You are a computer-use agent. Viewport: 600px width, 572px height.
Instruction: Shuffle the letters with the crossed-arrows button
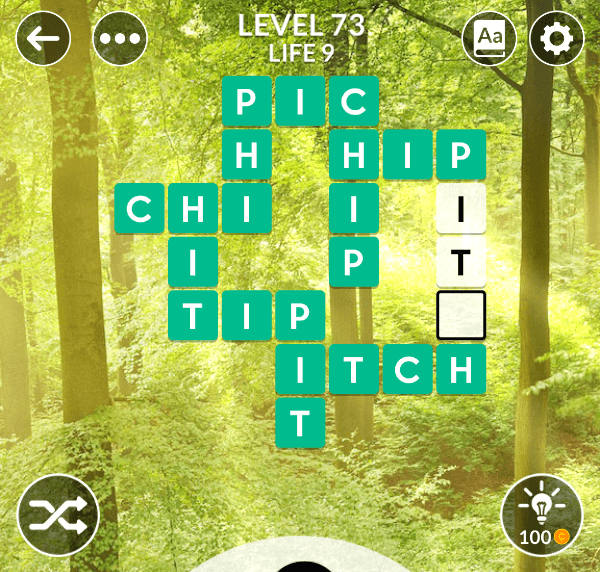pyautogui.click(x=58, y=514)
